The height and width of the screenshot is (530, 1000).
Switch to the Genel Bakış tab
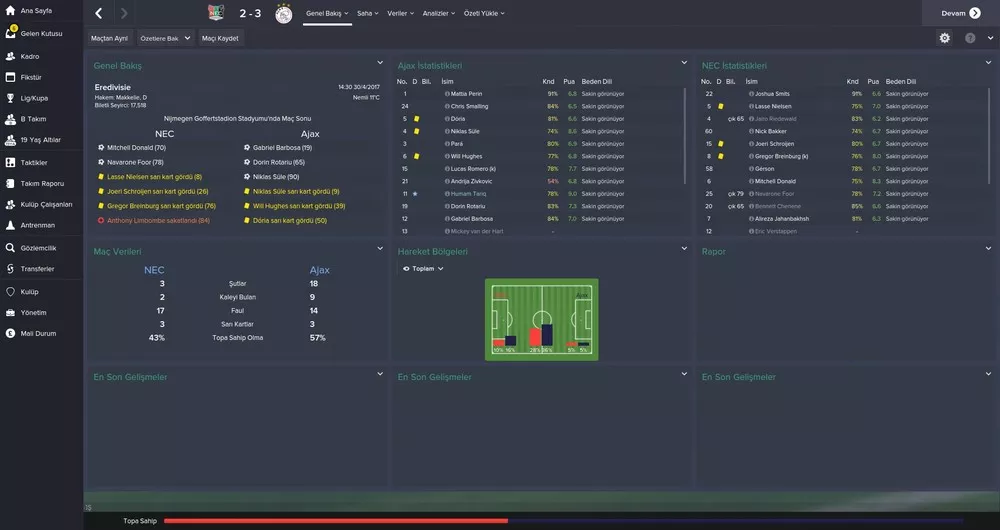tap(324, 14)
